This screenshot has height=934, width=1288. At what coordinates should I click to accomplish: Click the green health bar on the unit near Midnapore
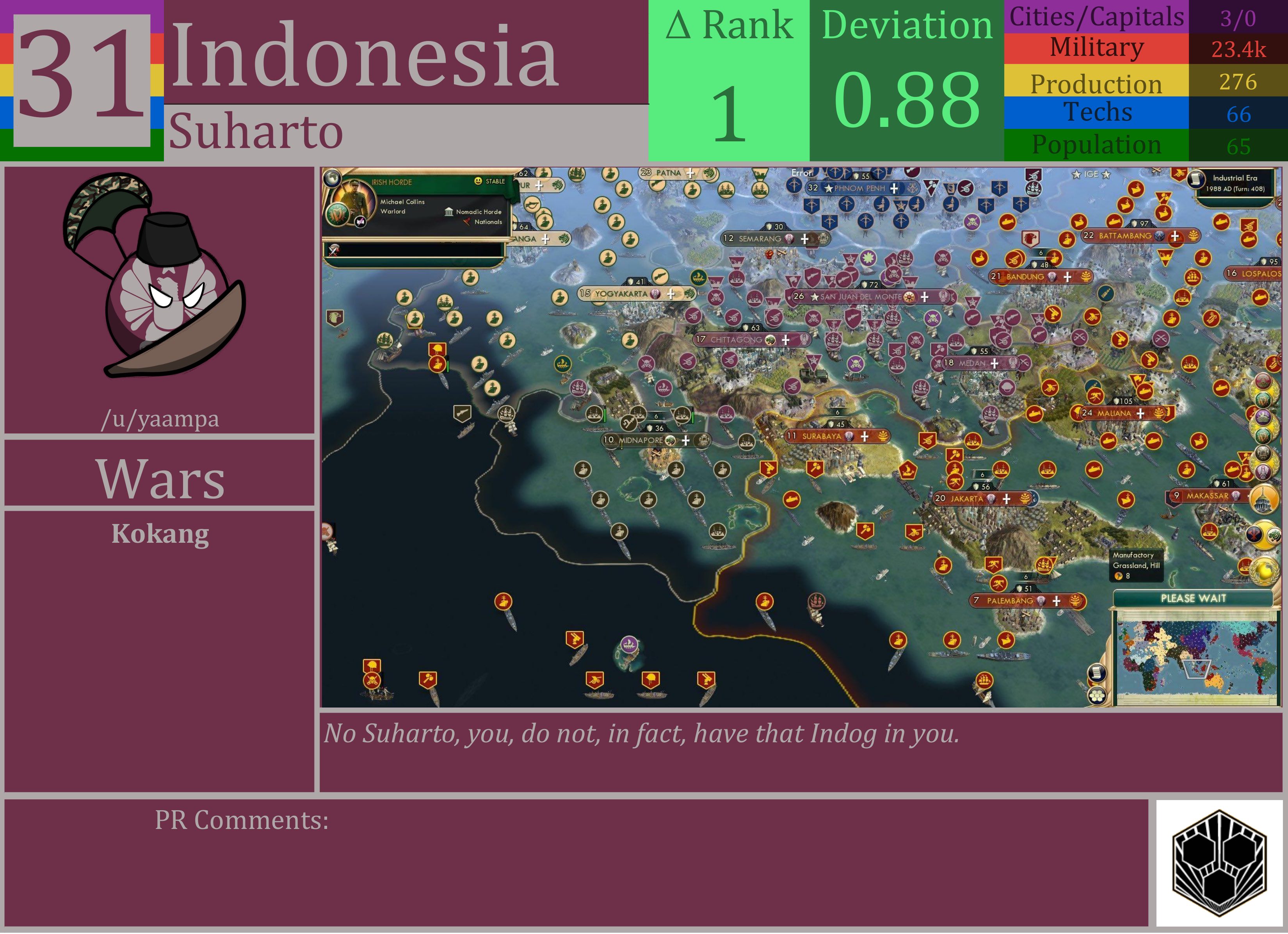pos(605,415)
